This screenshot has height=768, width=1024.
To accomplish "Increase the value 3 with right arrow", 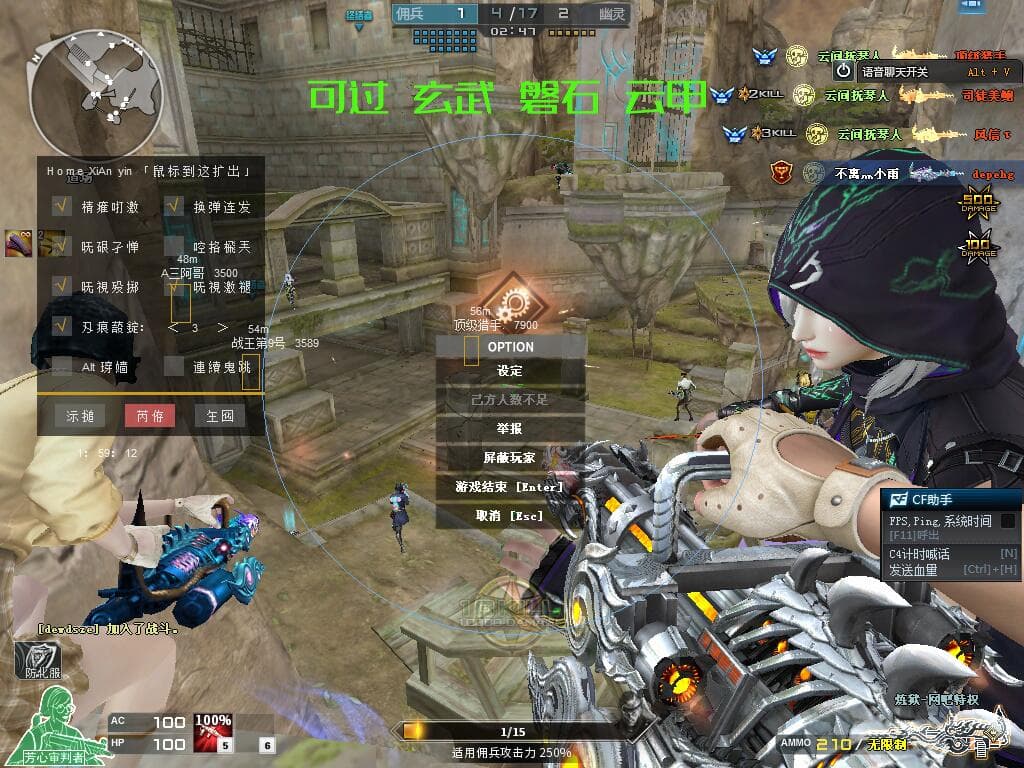I will (222, 327).
